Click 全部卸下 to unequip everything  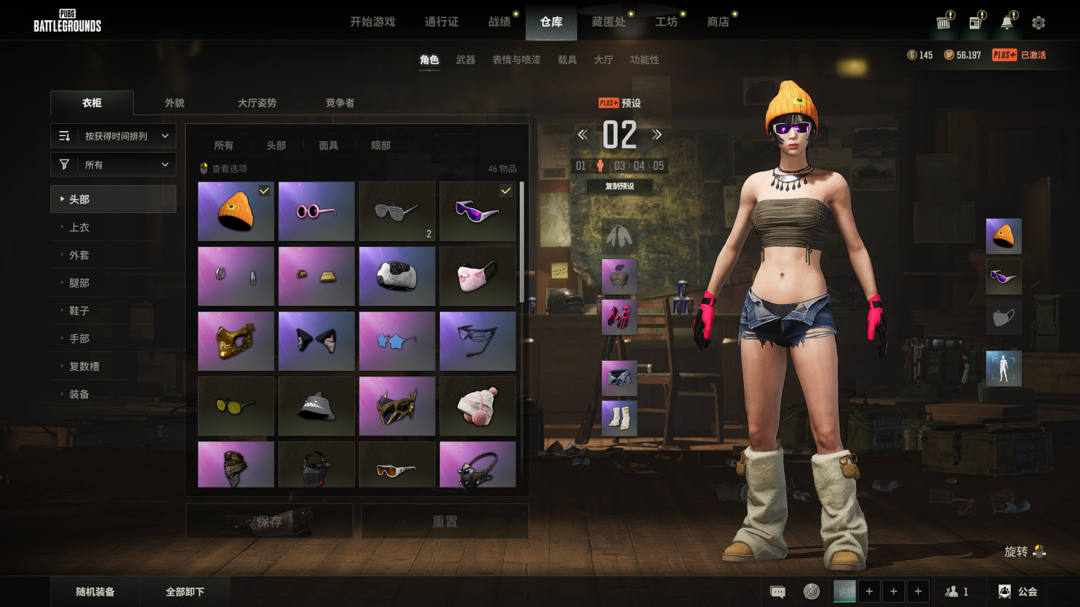185,592
